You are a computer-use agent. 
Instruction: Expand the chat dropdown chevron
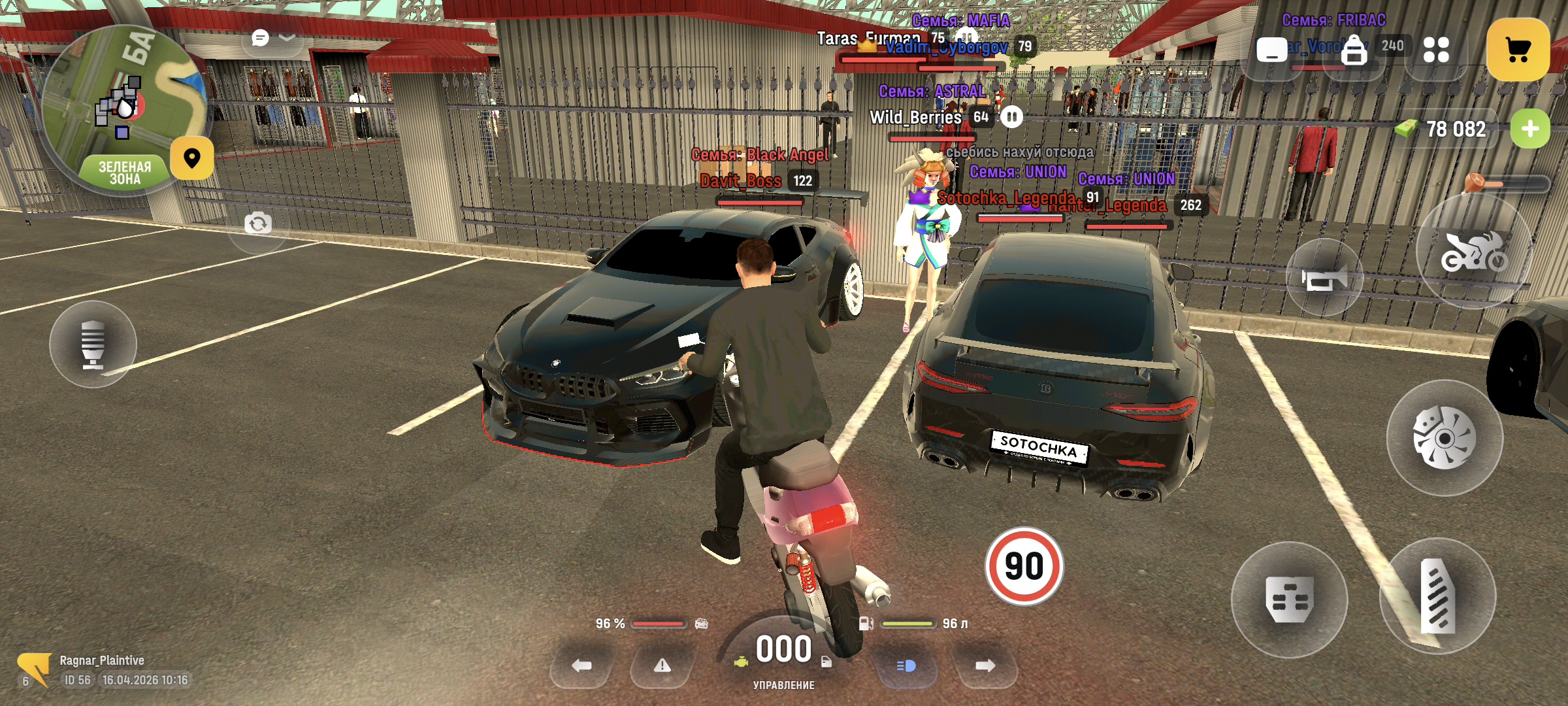tap(287, 37)
